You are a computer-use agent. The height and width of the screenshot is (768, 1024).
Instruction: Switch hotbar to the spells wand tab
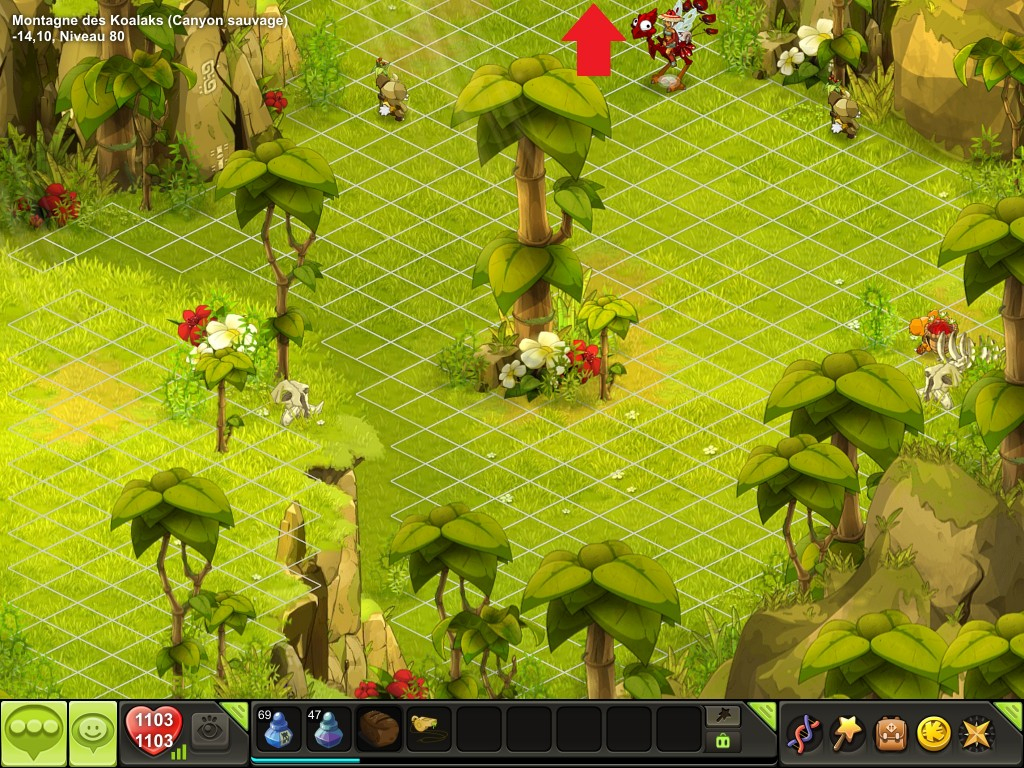coord(723,715)
